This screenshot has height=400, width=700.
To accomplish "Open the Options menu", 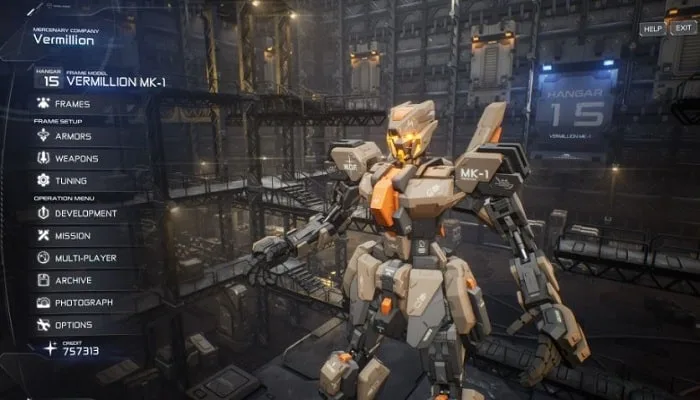I will pyautogui.click(x=73, y=325).
